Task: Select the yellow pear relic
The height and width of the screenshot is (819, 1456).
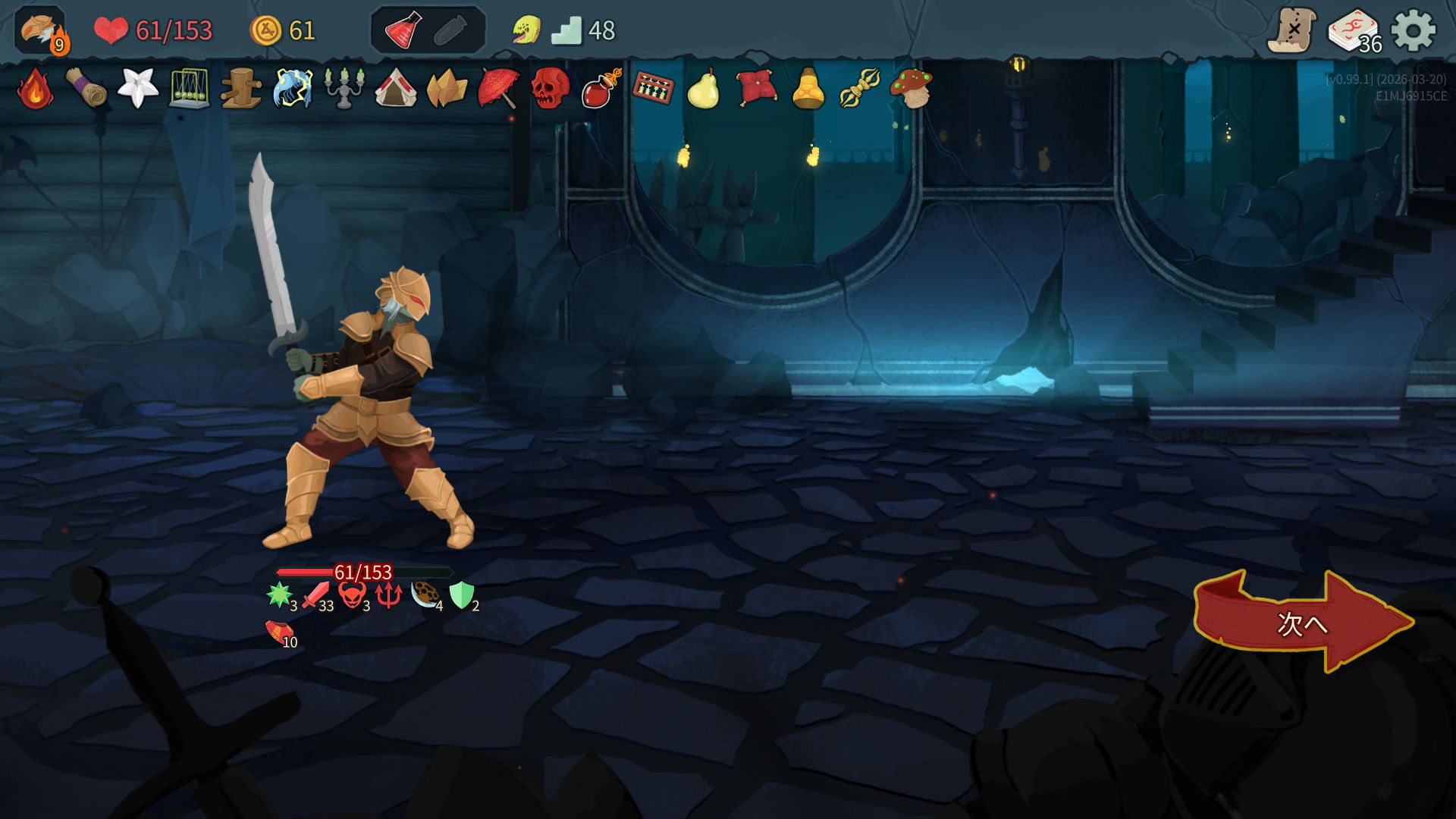Action: 704,89
